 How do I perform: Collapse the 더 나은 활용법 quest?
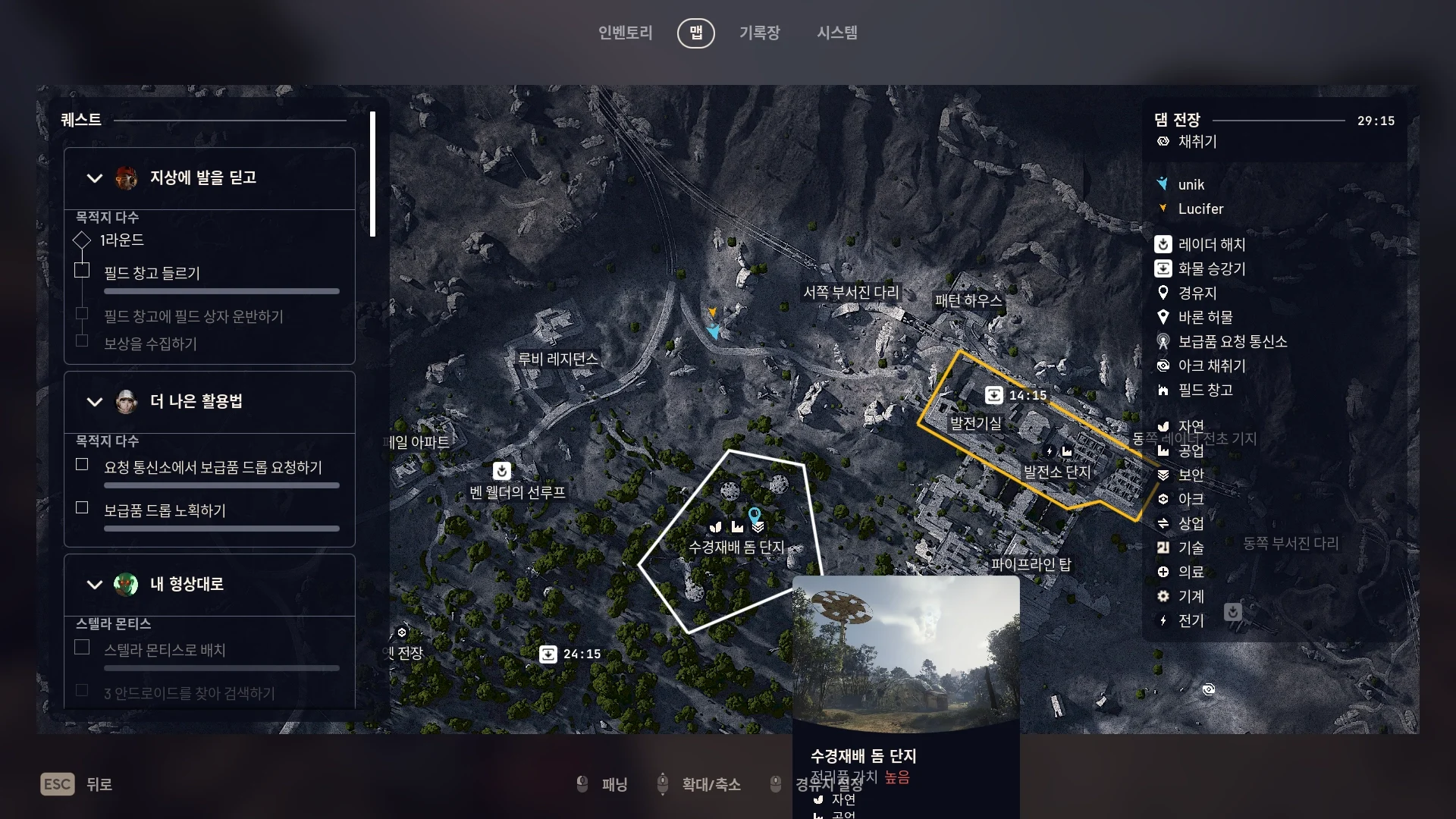(95, 402)
